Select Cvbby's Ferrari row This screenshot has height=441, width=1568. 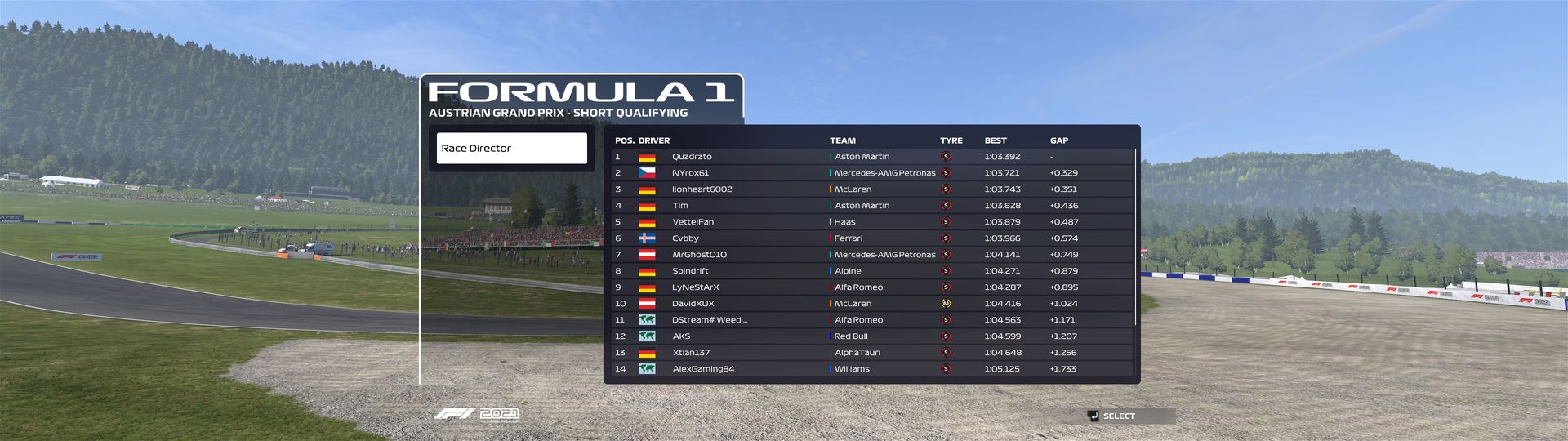click(871, 238)
